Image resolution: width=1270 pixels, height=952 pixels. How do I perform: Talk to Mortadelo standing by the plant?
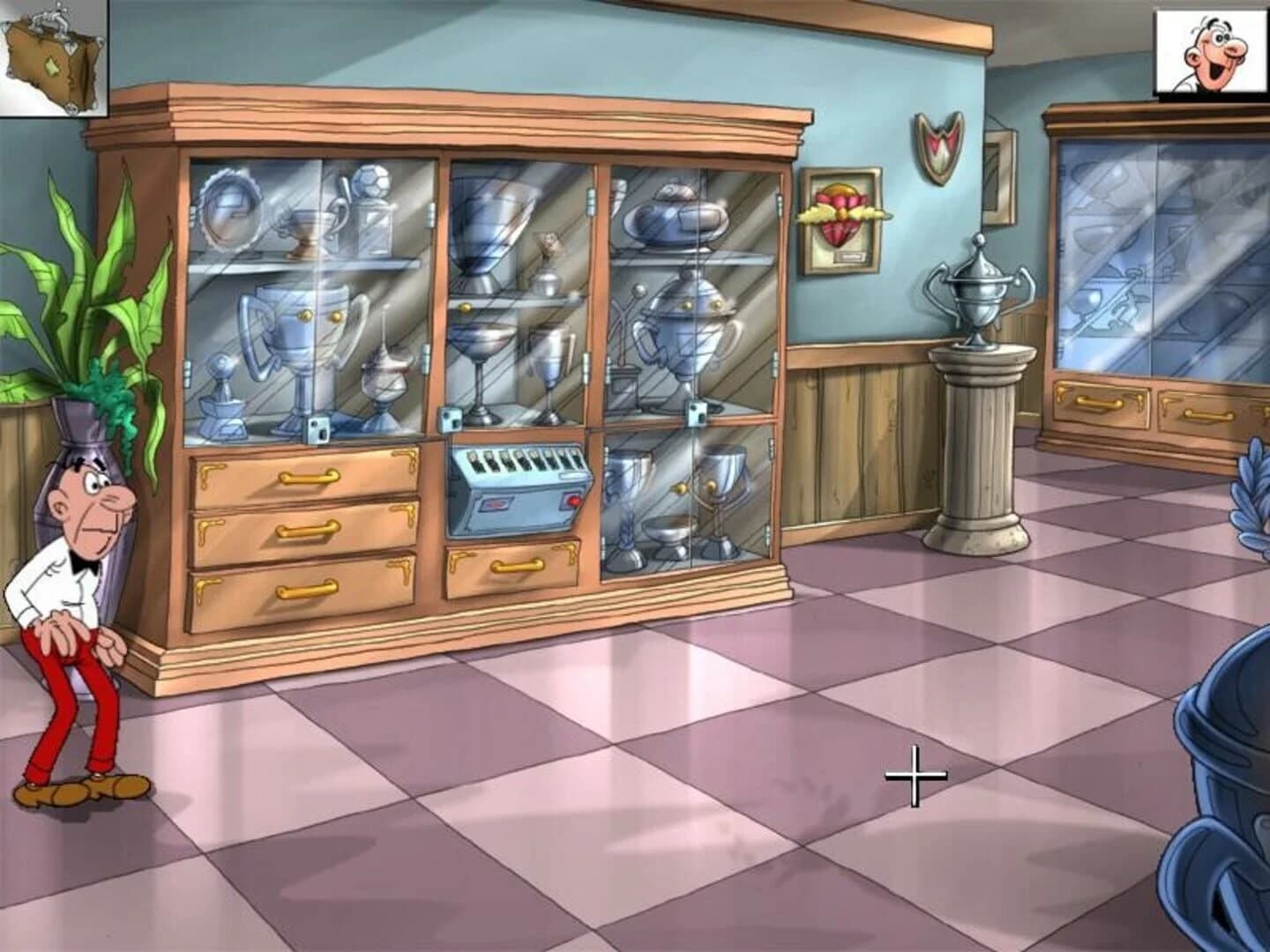tap(75, 564)
